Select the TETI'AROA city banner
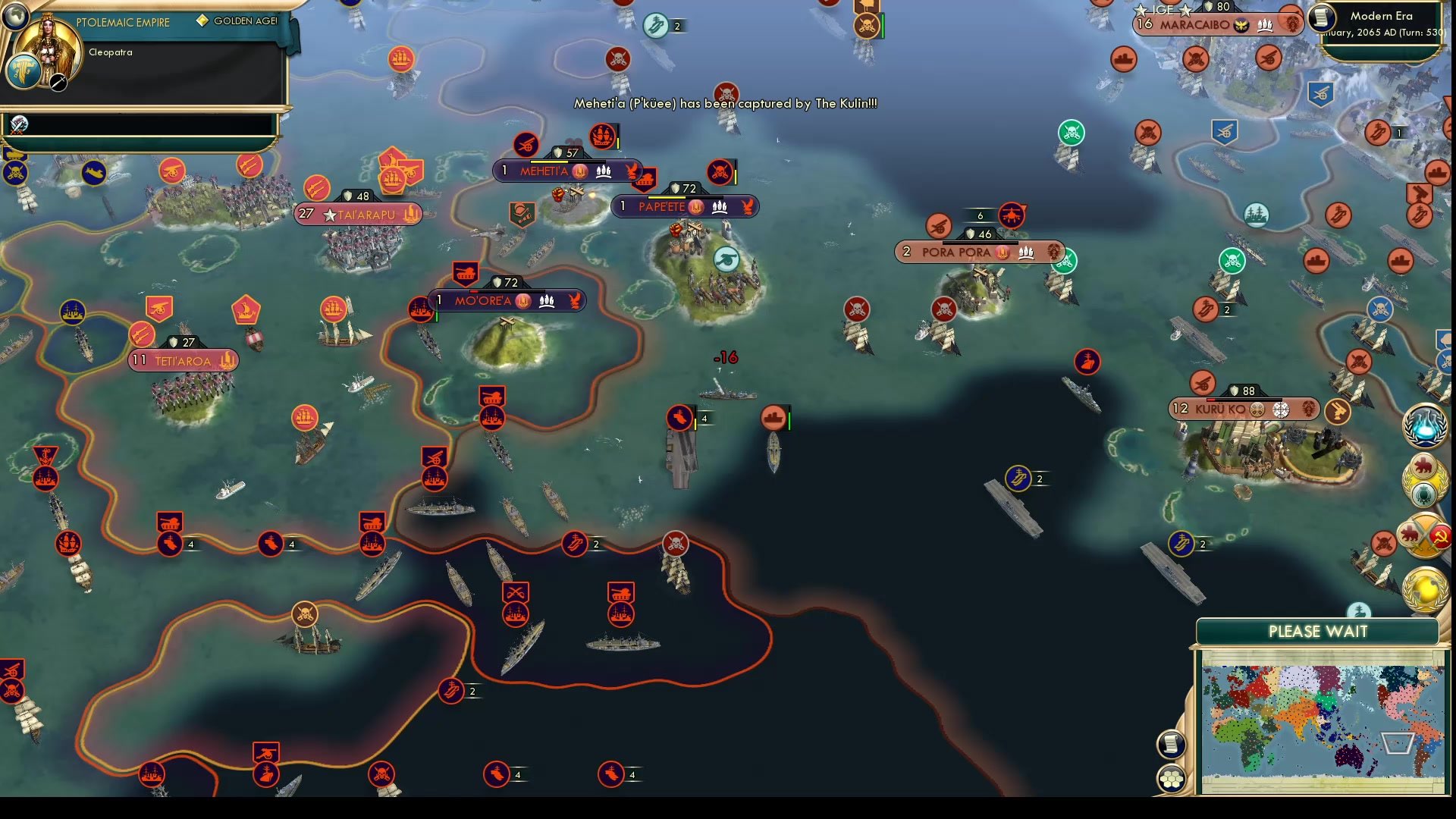The height and width of the screenshot is (819, 1456). [182, 359]
